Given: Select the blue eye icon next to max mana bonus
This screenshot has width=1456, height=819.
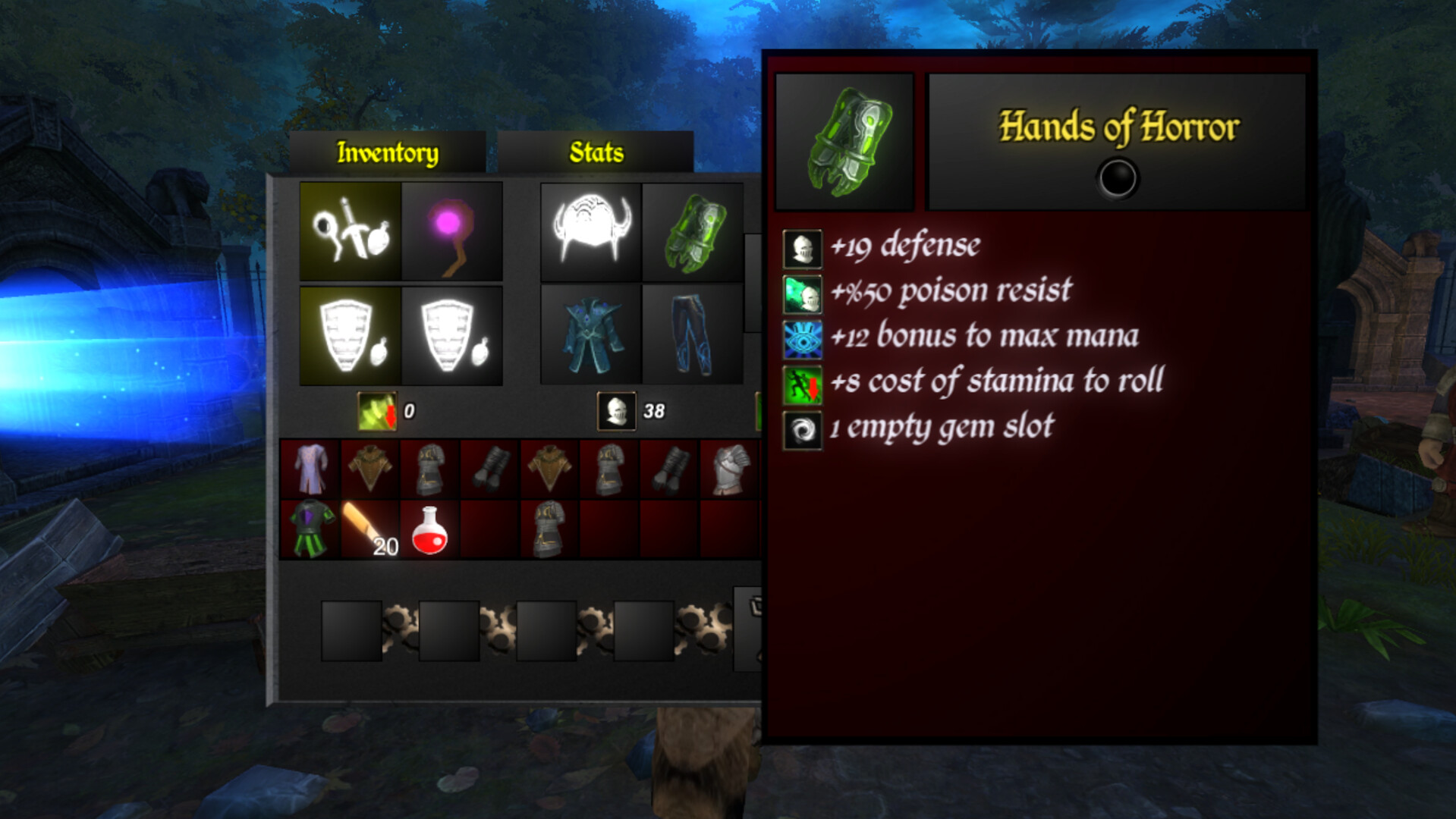Looking at the screenshot, I should [x=802, y=341].
